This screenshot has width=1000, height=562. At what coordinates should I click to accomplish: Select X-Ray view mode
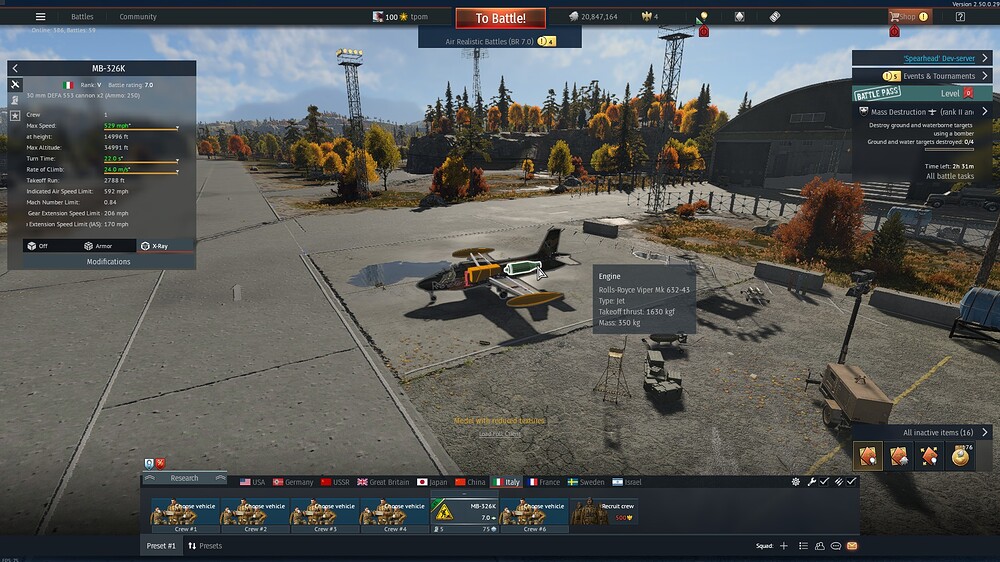pos(154,245)
